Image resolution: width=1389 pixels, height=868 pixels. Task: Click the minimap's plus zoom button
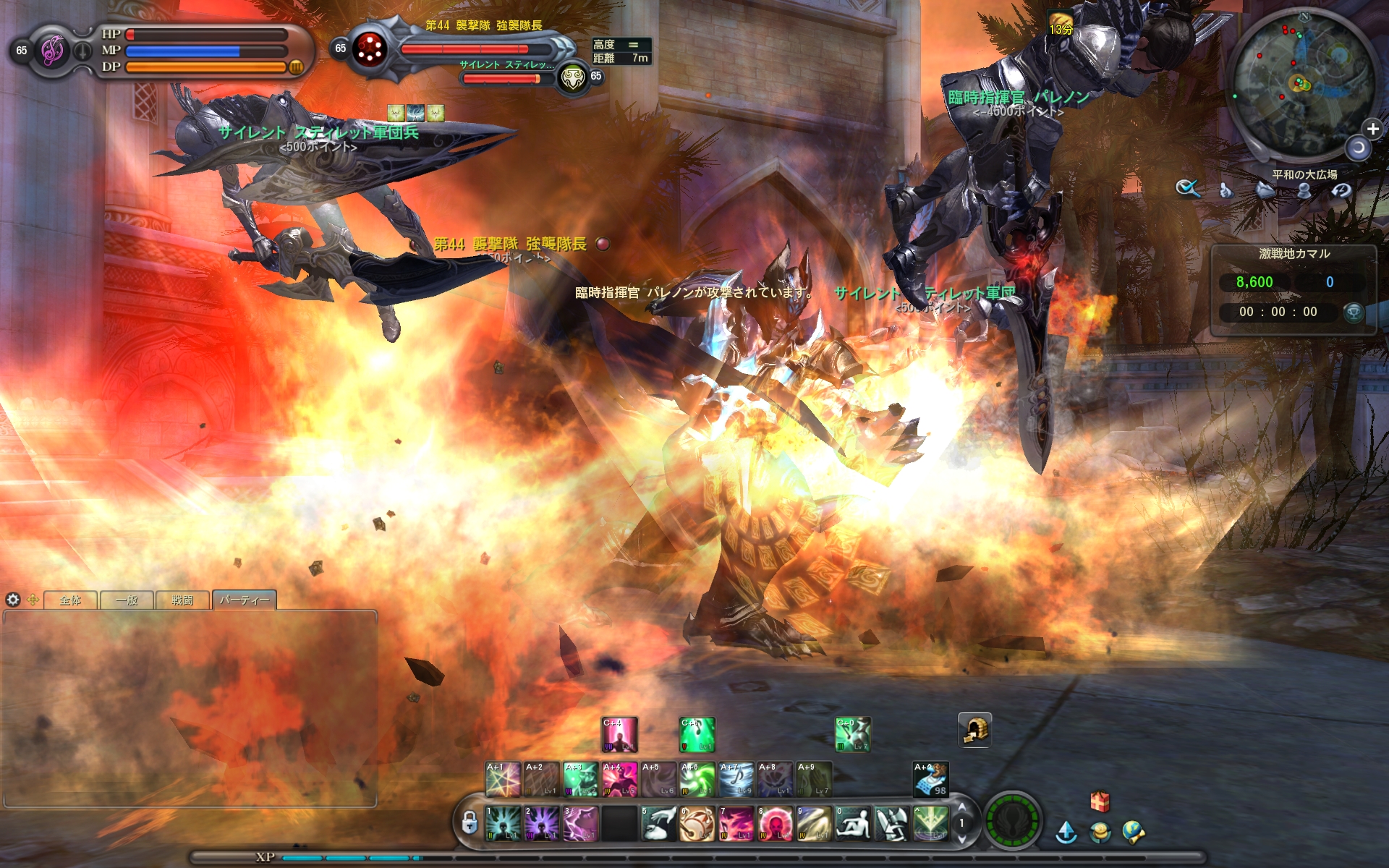[1372, 129]
